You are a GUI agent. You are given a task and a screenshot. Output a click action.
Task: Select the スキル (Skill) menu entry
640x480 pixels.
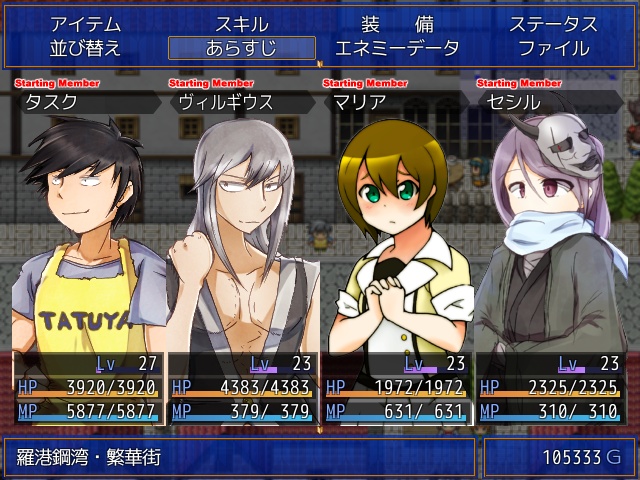[x=242, y=25]
